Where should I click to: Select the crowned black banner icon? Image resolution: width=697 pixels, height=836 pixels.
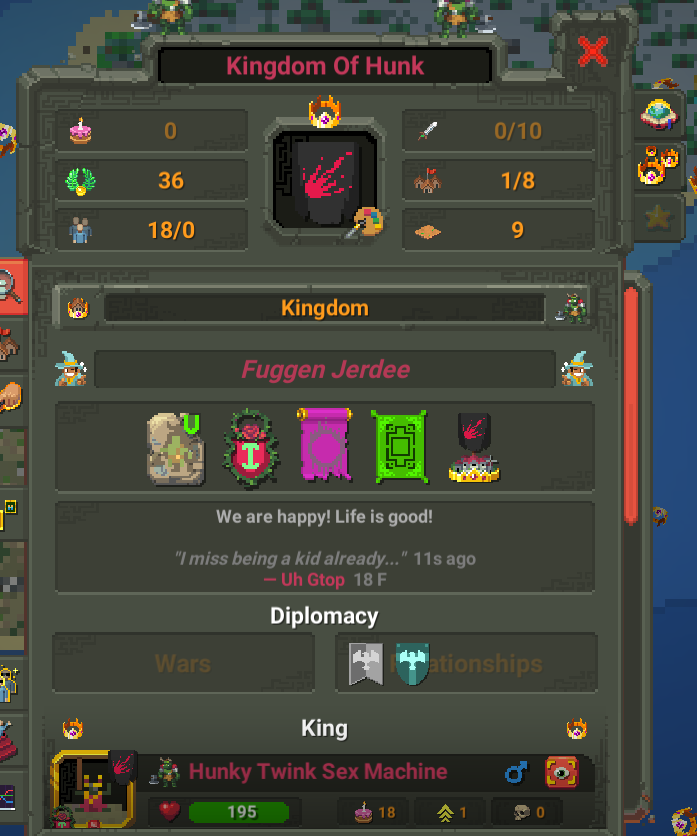pyautogui.click(x=473, y=447)
